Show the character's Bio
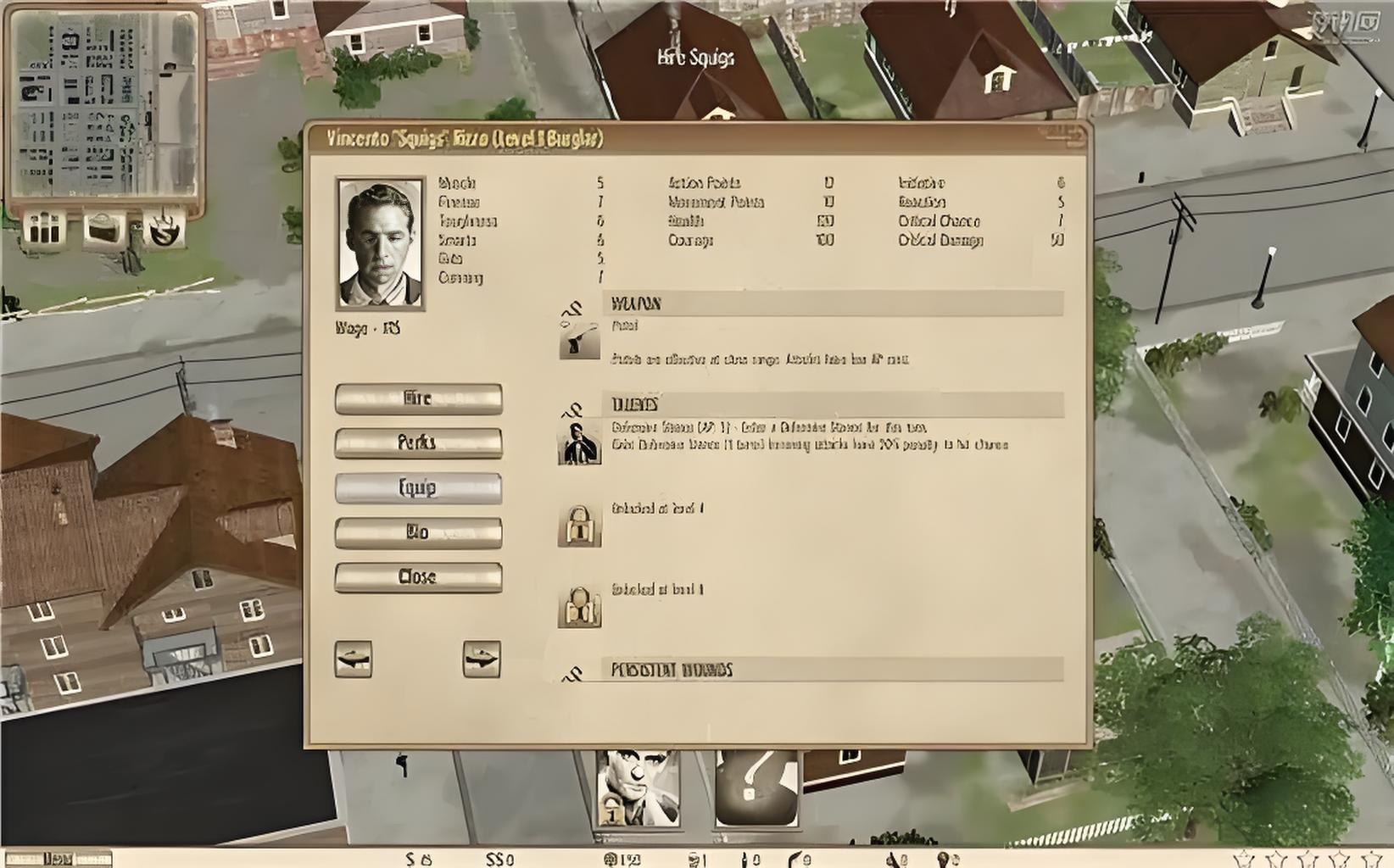This screenshot has height=868, width=1394. (418, 532)
